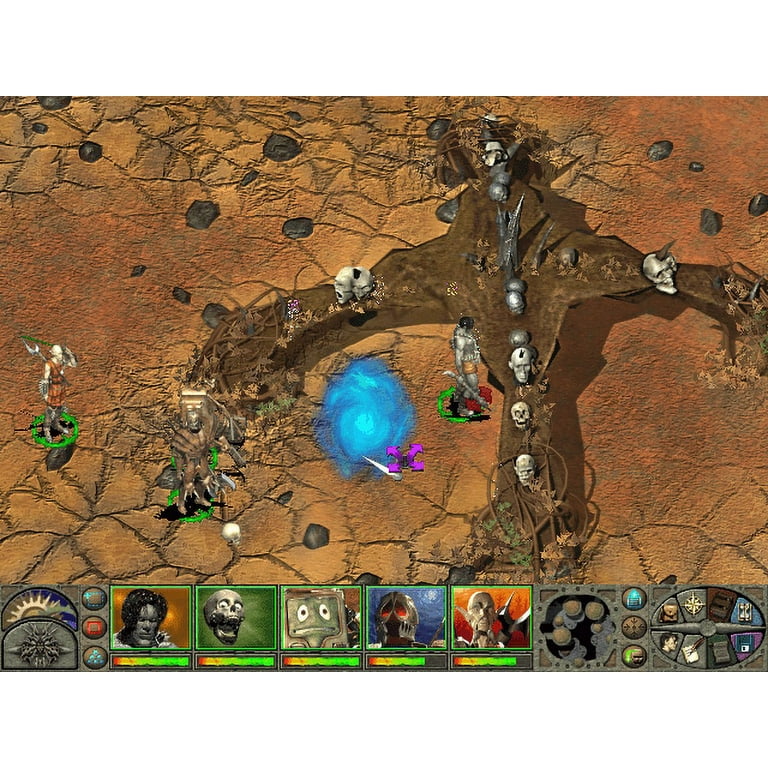Open the character record face wedge
This screenshot has height=768, width=768.
(668, 643)
